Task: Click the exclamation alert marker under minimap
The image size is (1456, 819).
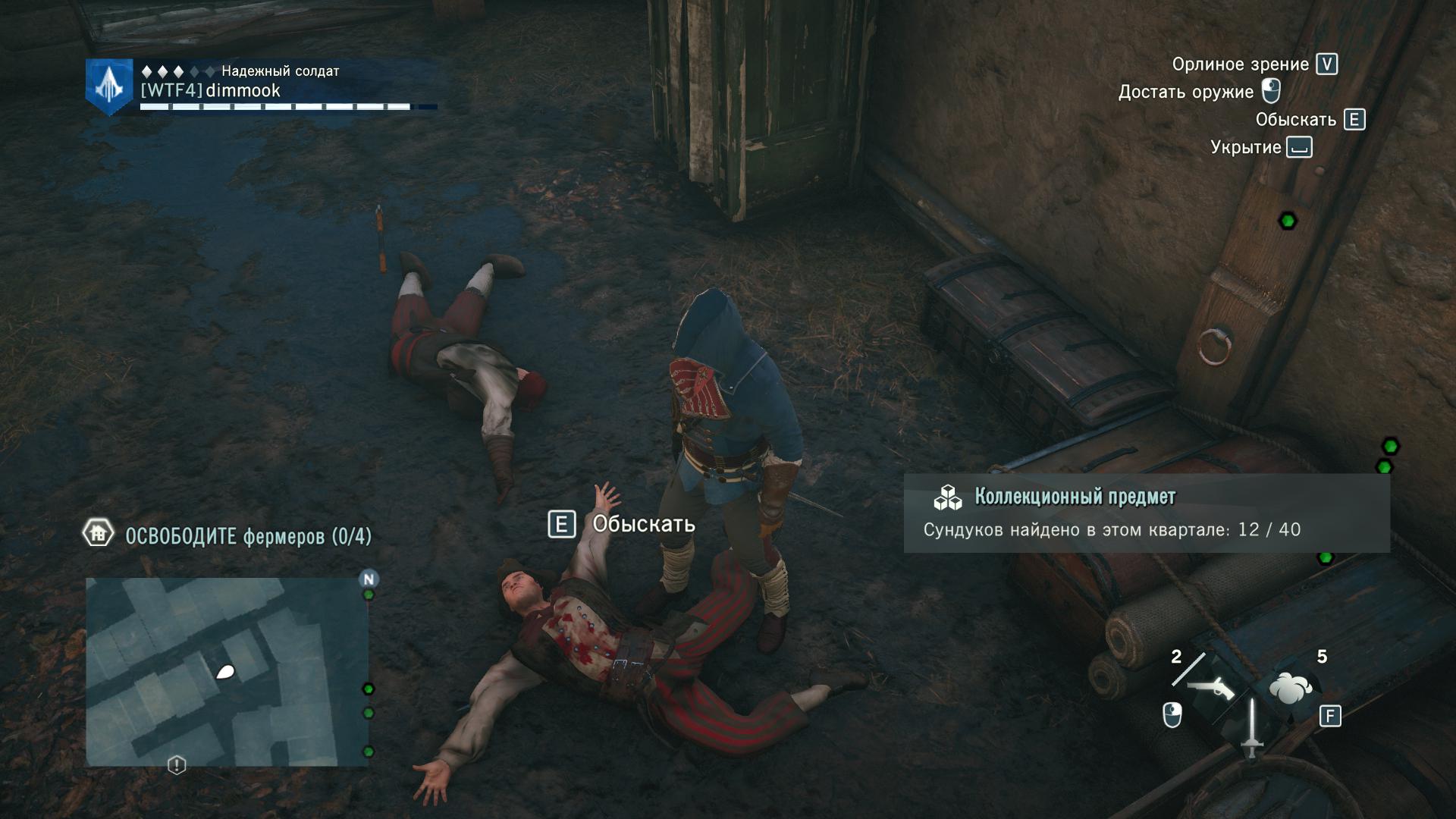Action: click(177, 765)
